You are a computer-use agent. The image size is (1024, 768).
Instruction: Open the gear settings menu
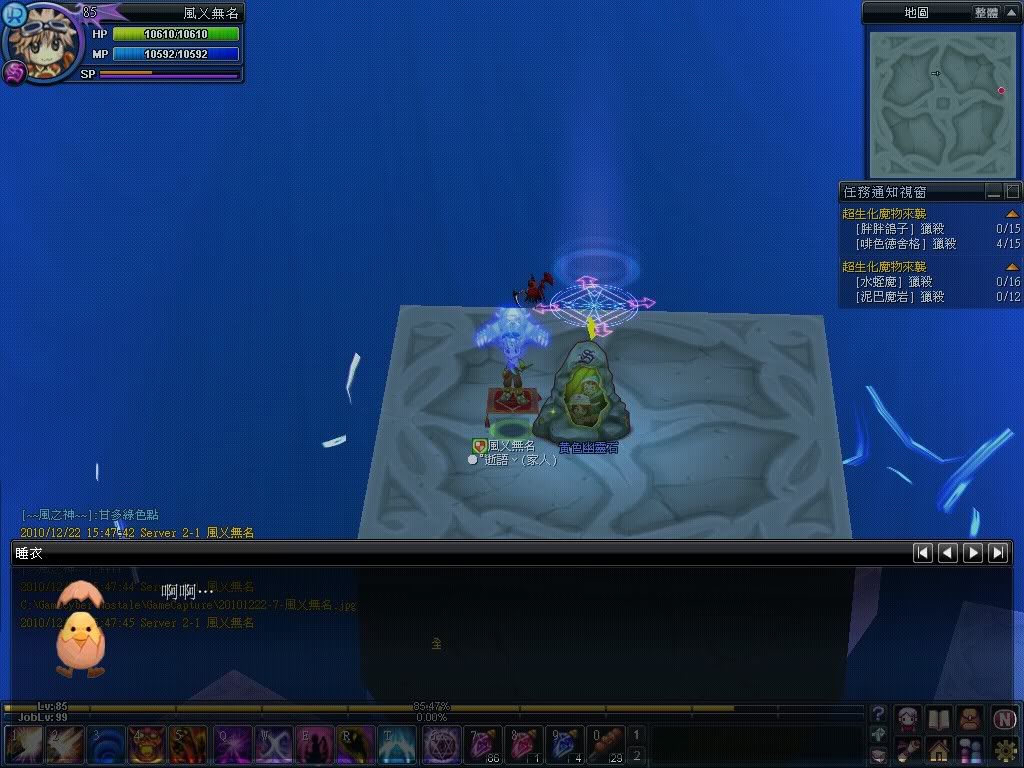point(1005,748)
